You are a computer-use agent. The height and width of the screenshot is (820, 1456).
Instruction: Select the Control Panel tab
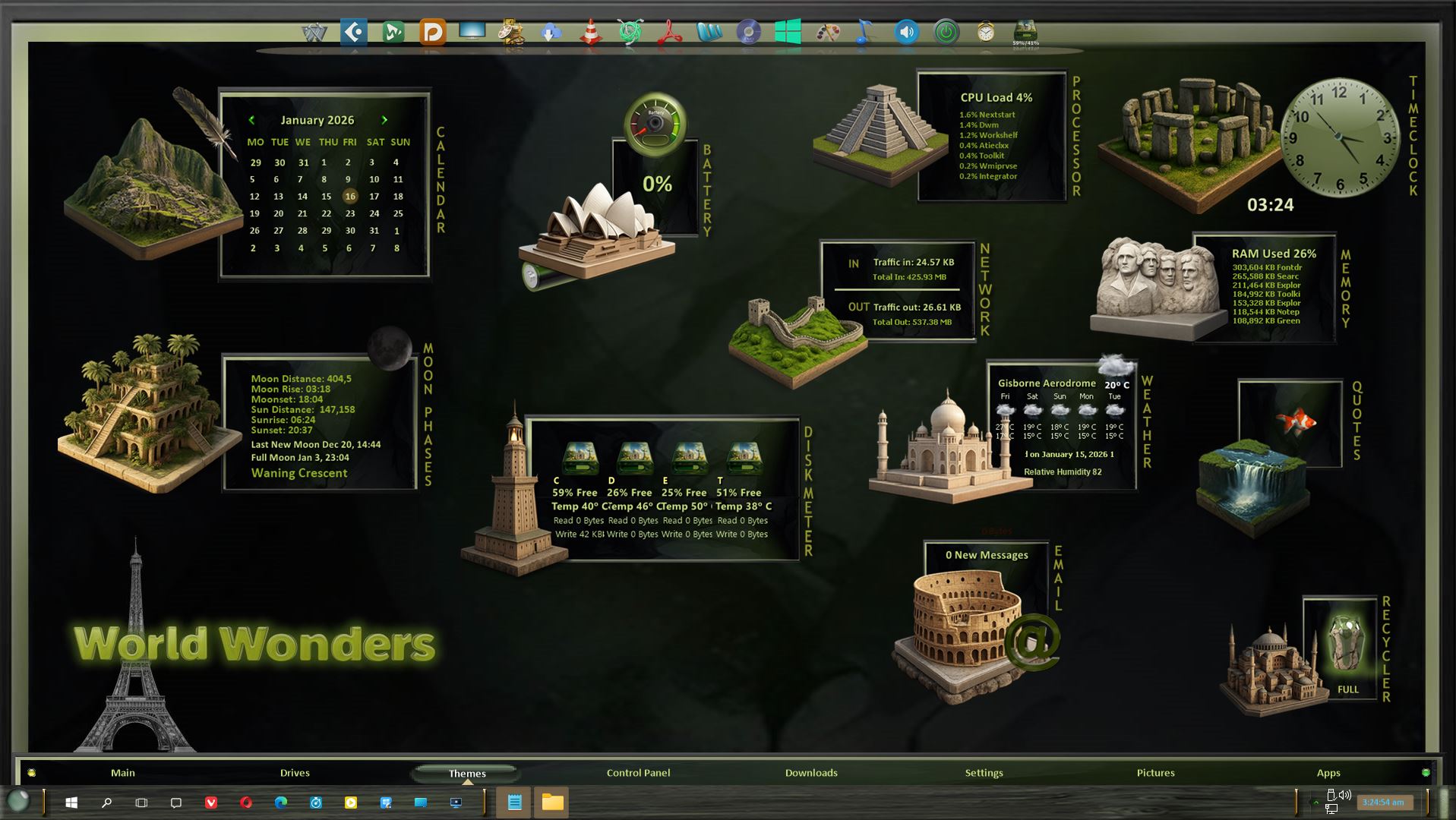638,773
